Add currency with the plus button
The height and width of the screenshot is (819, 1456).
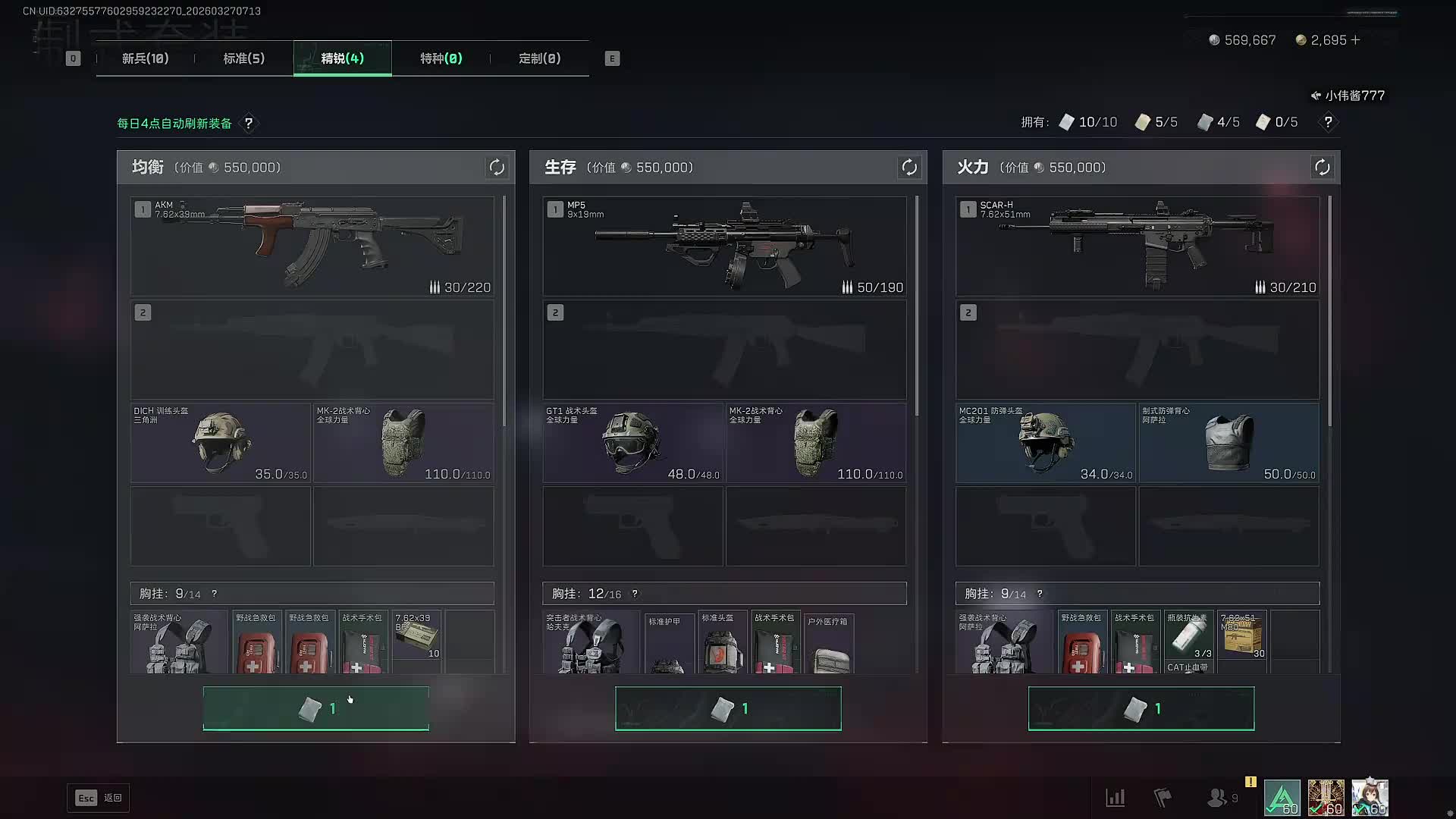(x=1356, y=39)
